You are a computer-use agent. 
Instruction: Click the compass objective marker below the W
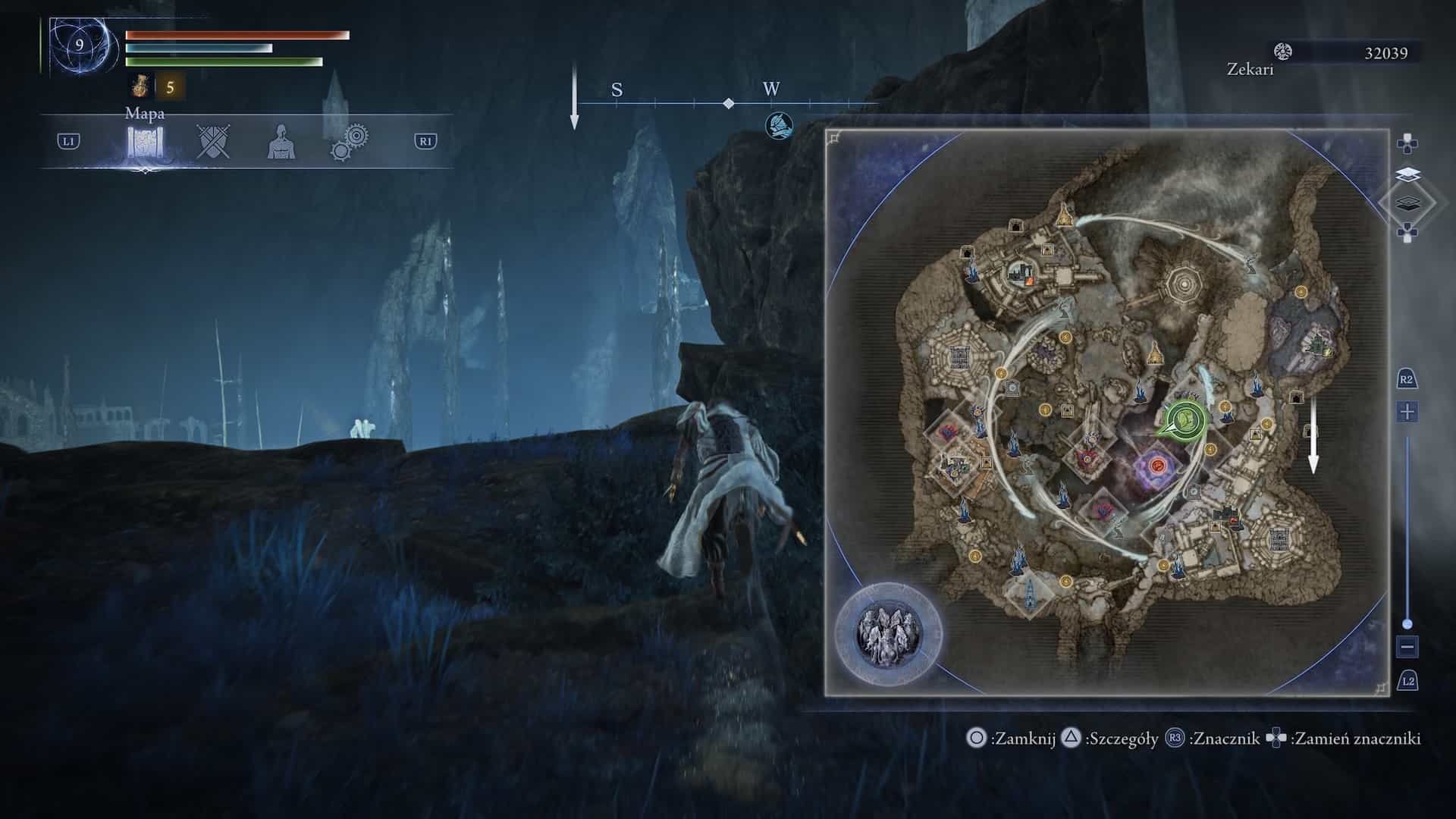(779, 123)
